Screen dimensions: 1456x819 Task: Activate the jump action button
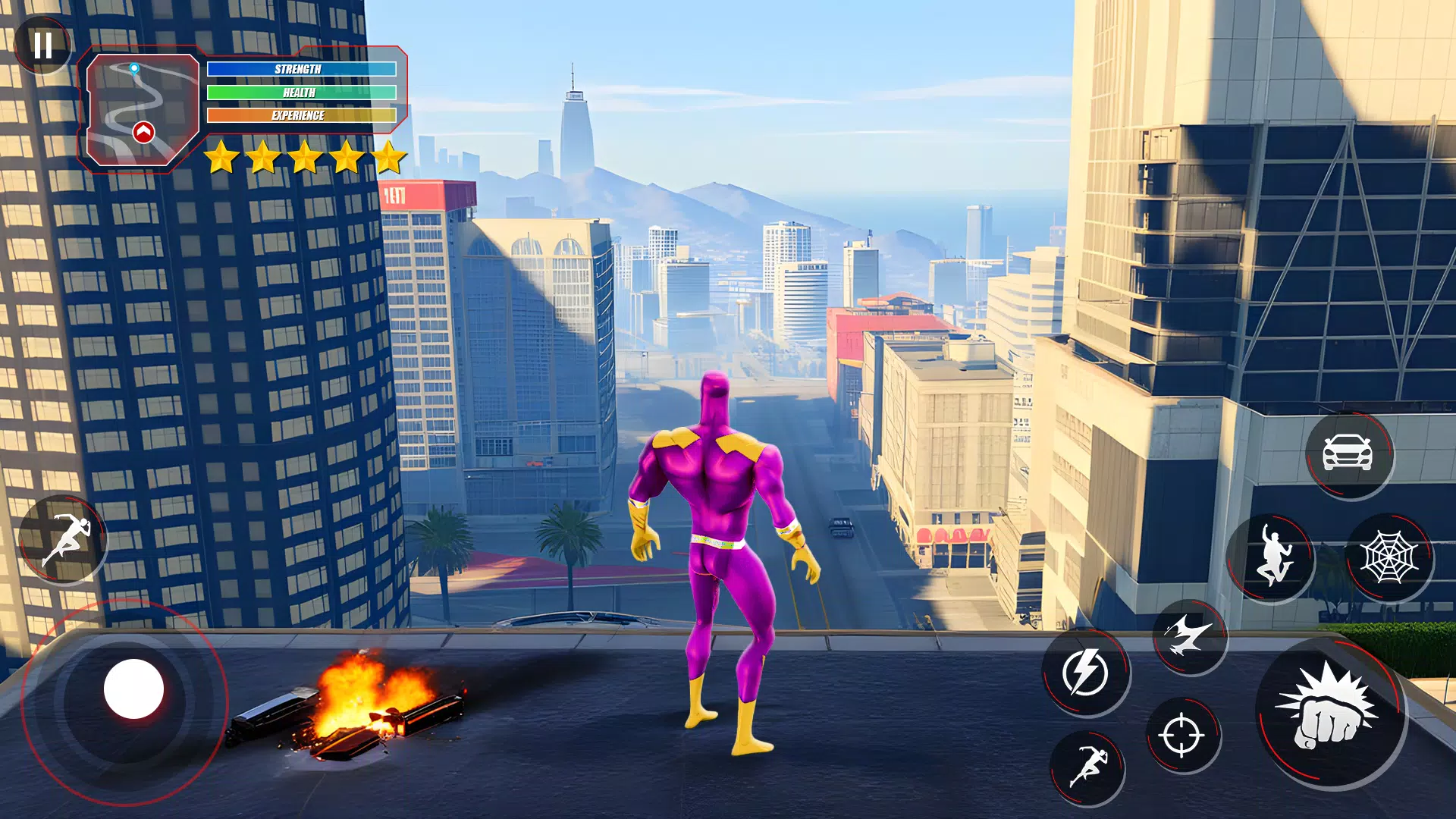click(x=1272, y=558)
